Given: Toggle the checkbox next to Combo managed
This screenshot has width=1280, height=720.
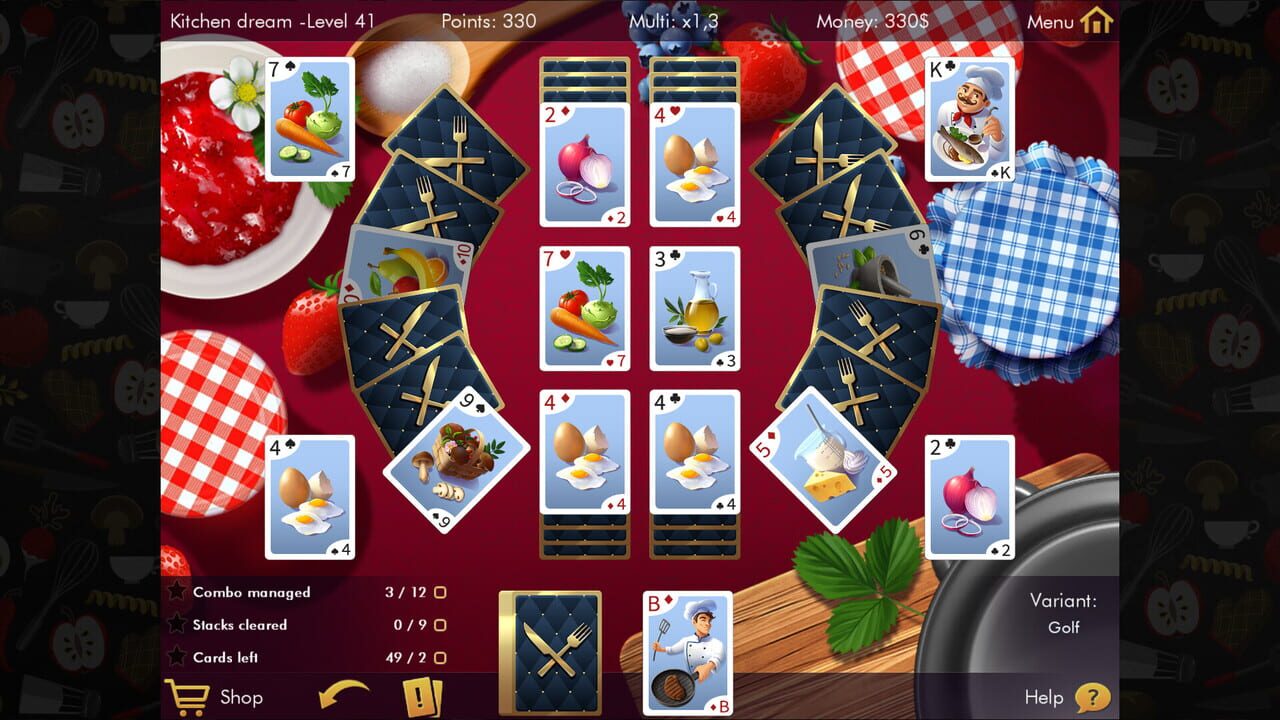Looking at the screenshot, I should (441, 591).
